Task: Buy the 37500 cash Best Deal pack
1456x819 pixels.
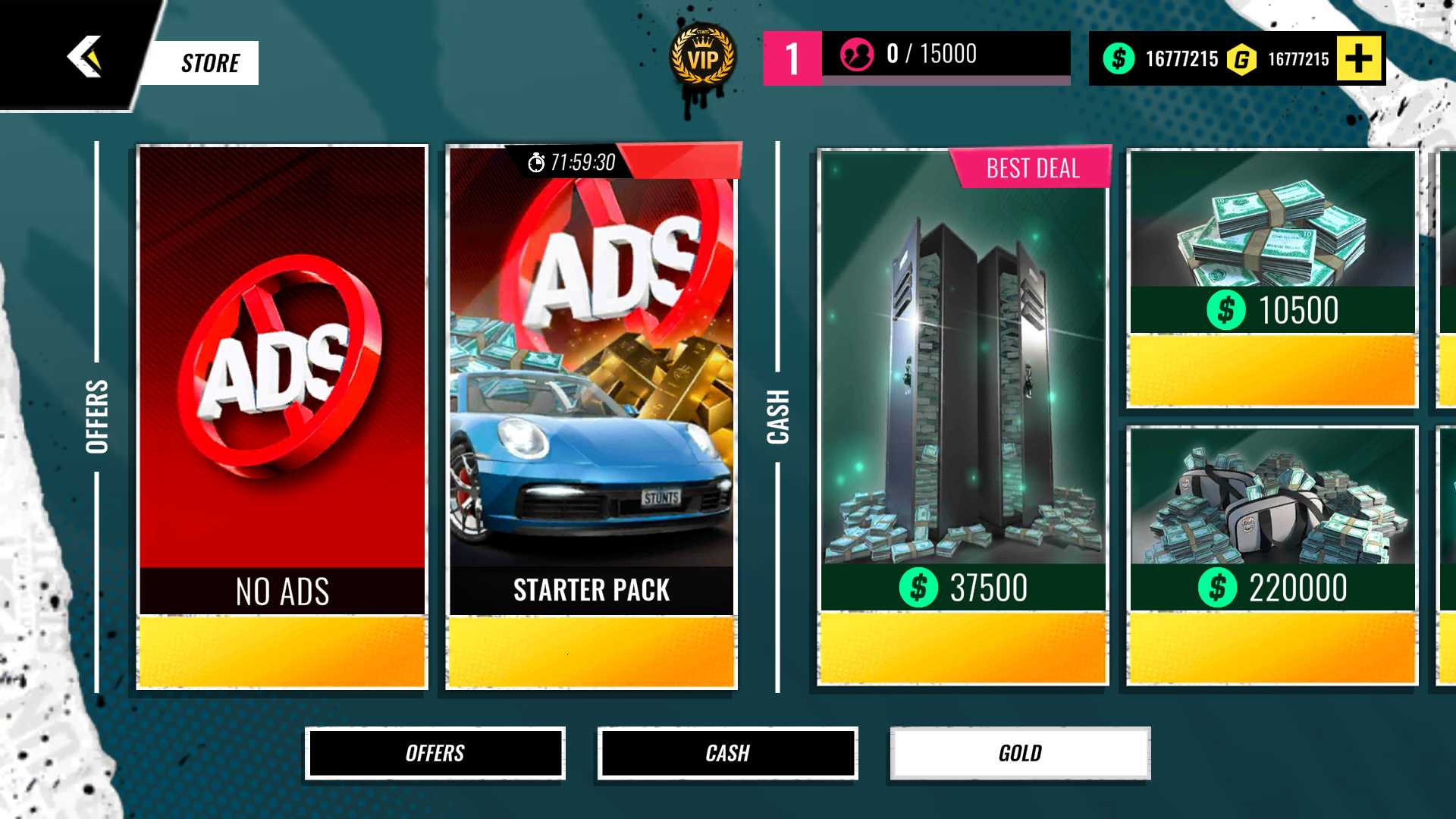Action: [x=963, y=417]
